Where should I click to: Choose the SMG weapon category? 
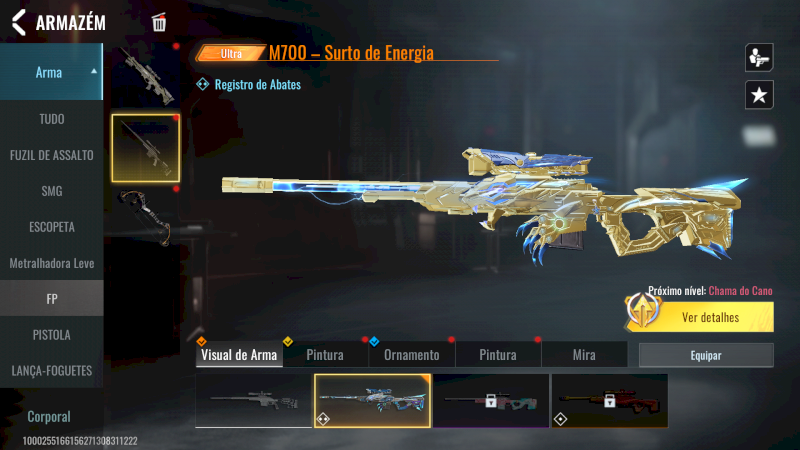pos(51,191)
